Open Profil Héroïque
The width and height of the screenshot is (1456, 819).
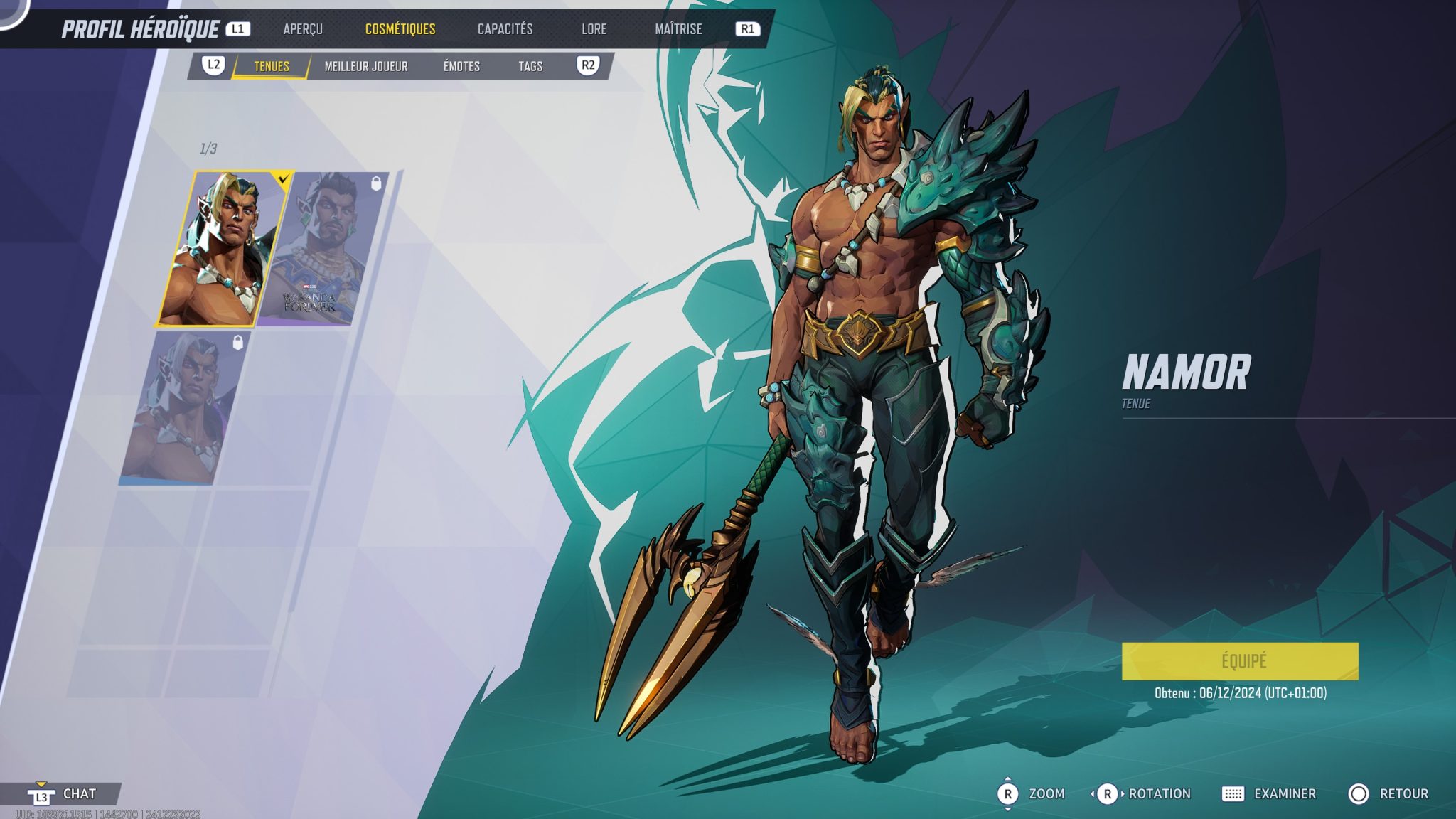pos(140,29)
